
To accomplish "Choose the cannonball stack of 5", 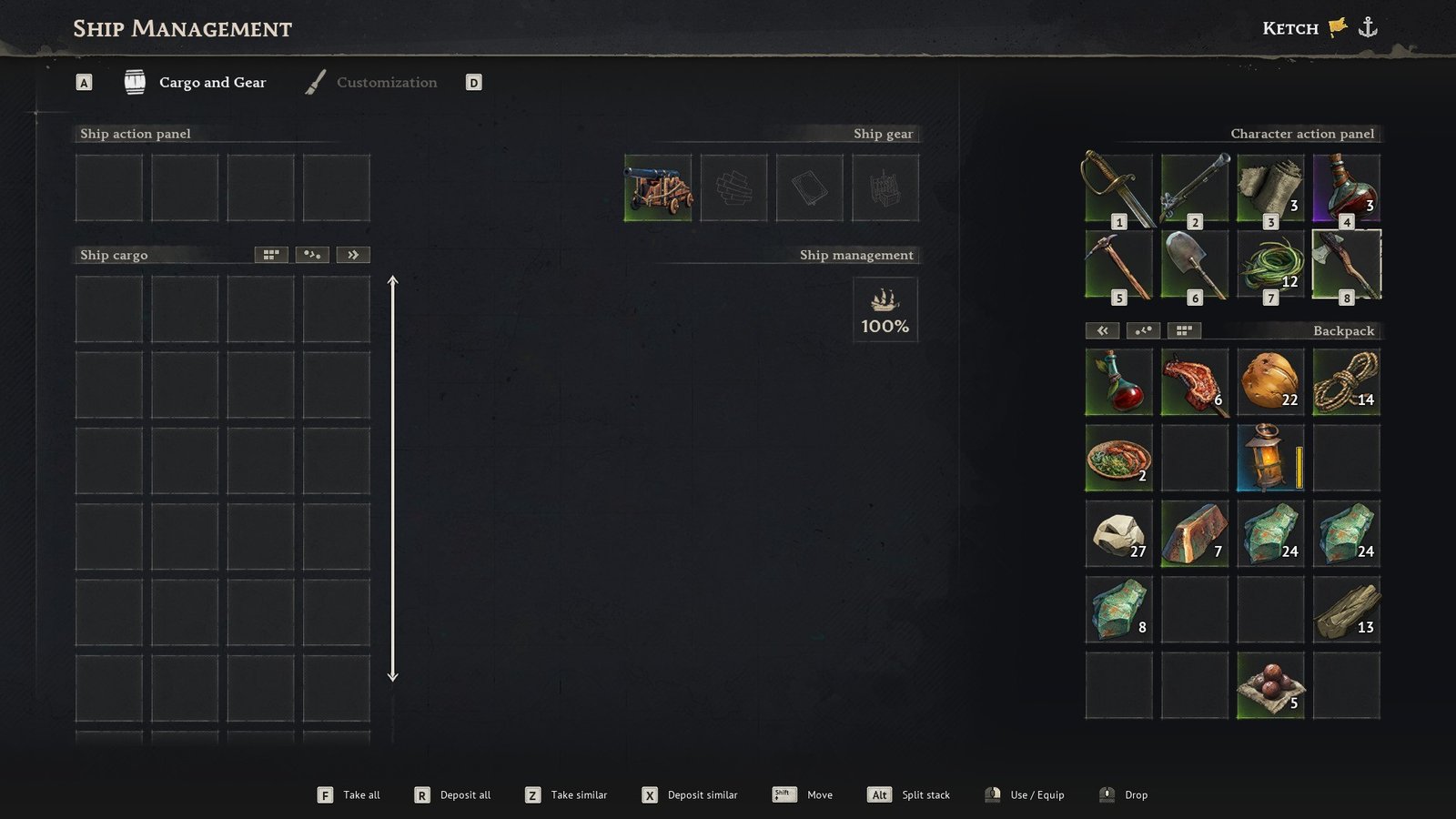I will click(1270, 685).
